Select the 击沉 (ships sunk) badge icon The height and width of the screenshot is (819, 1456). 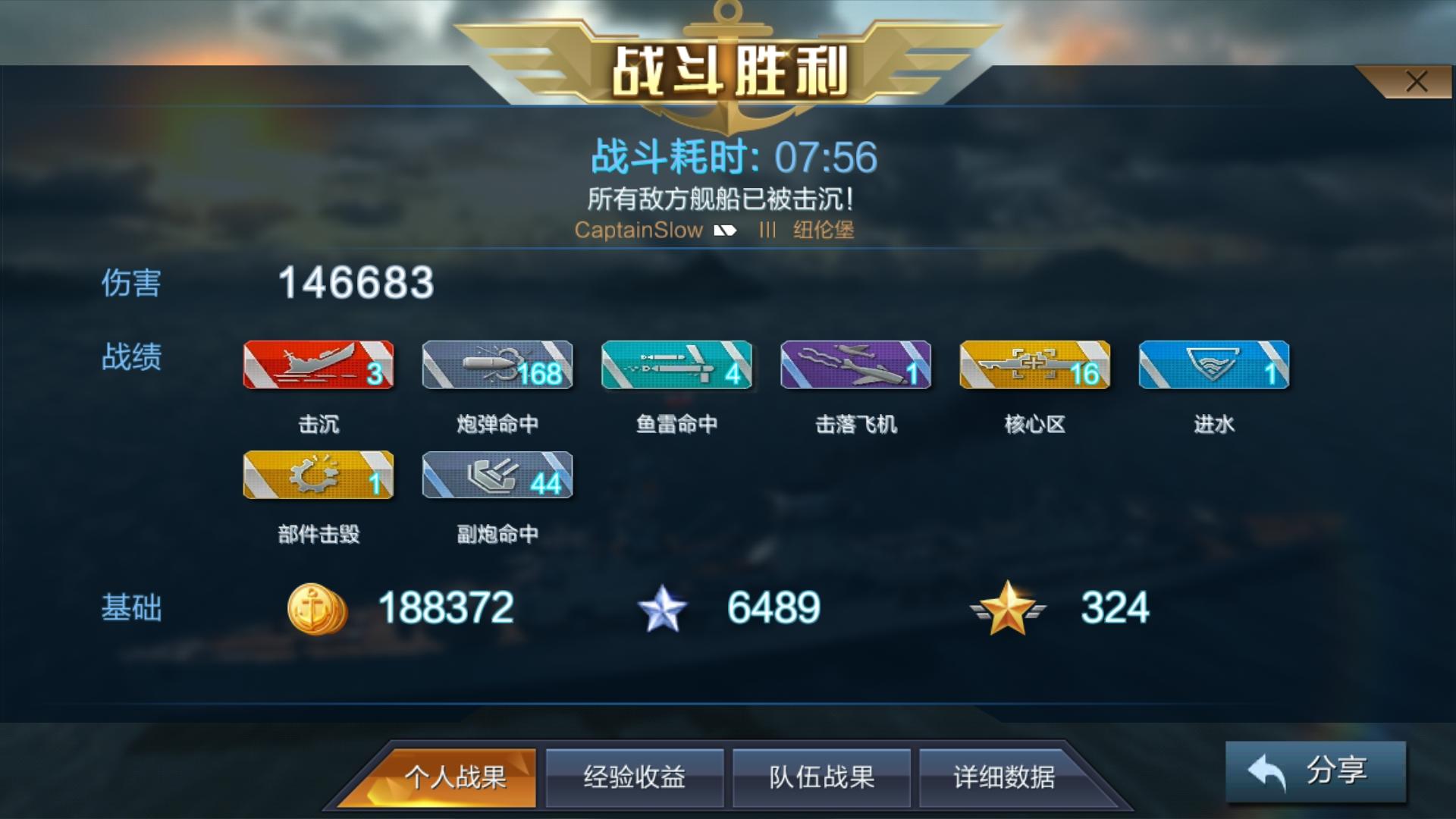pyautogui.click(x=318, y=366)
